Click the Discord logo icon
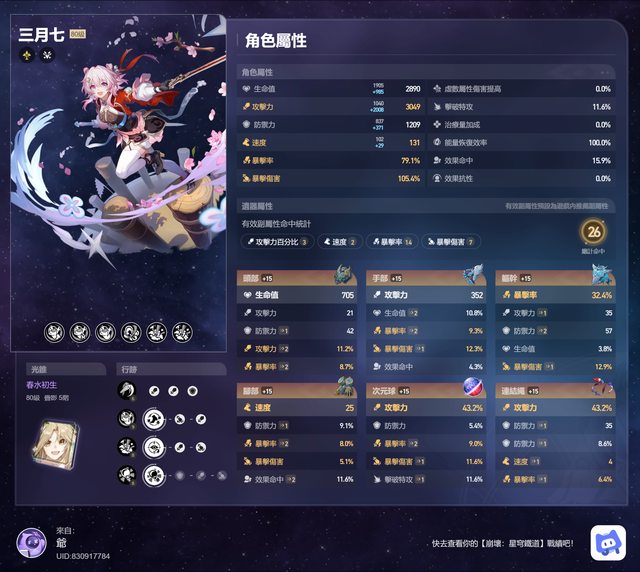640x572 pixels. pos(607,541)
